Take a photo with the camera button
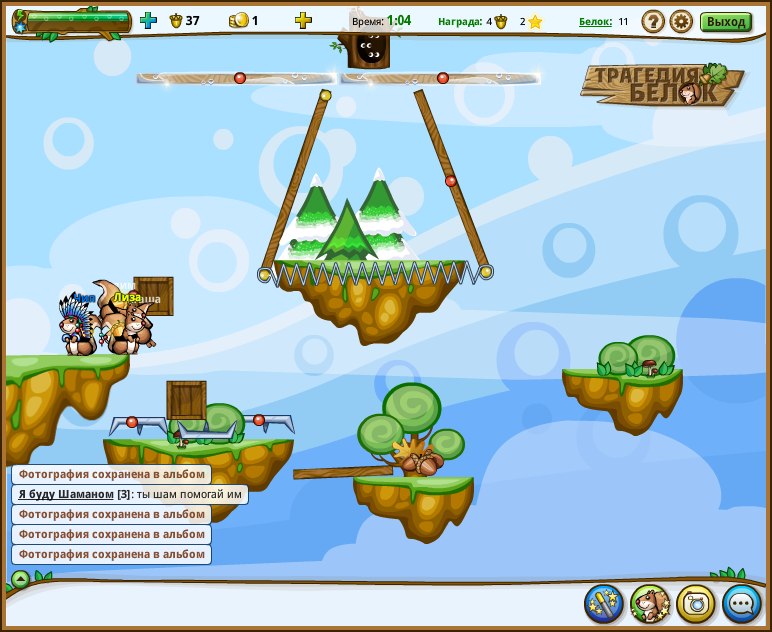The width and height of the screenshot is (772, 632). [696, 603]
